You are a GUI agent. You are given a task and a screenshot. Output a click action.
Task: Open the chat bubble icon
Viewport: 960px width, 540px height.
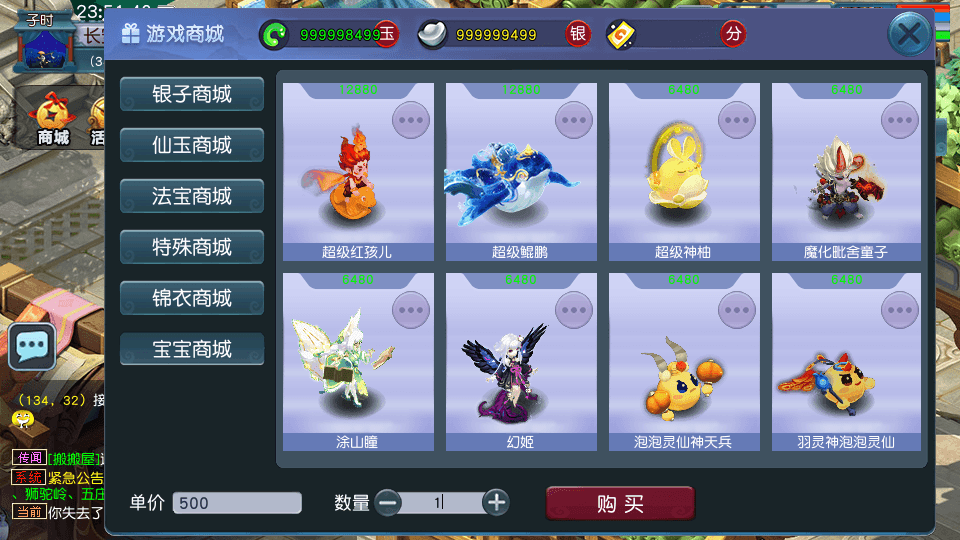(x=32, y=346)
